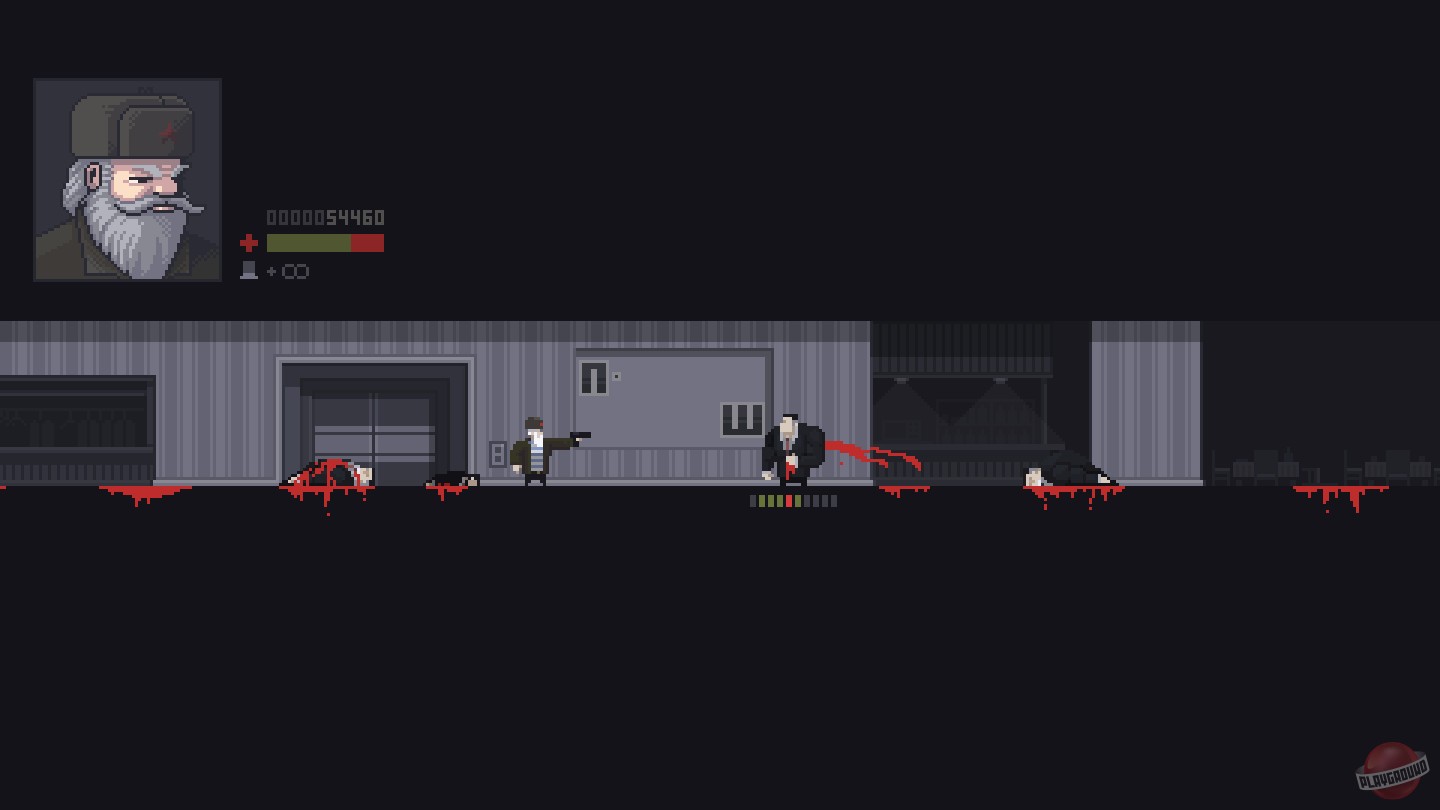The image size is (1440, 810).
Task: Click the score counter showing 0000054460
Action: [x=324, y=217]
